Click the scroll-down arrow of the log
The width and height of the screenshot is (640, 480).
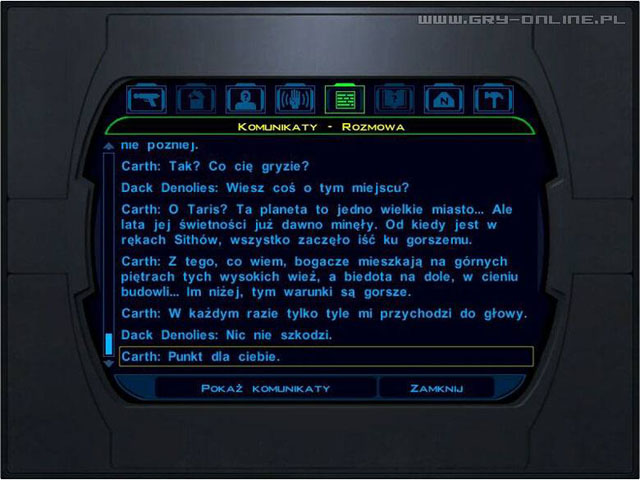109,363
